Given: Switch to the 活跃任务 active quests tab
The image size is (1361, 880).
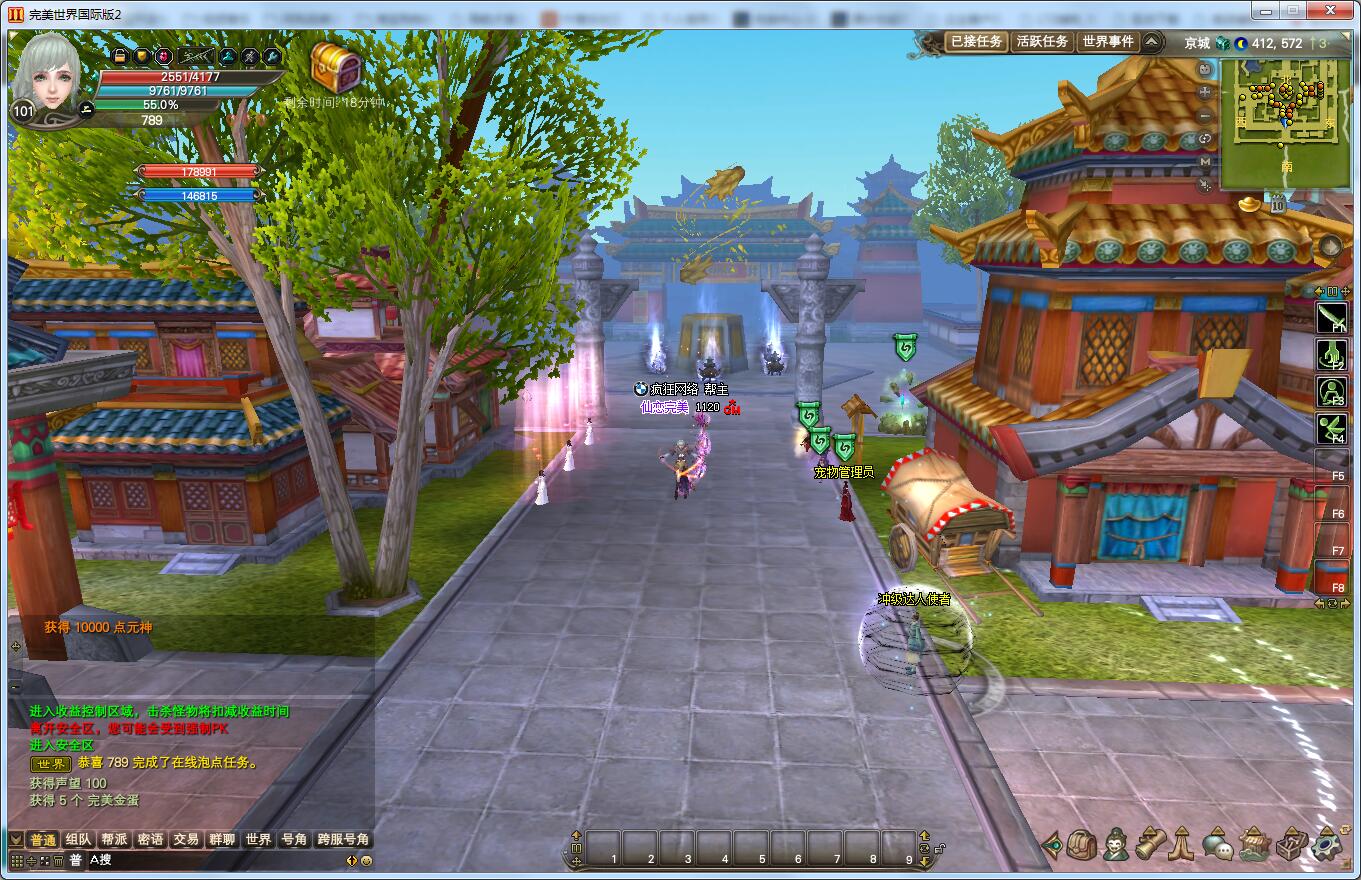Looking at the screenshot, I should pos(1042,42).
